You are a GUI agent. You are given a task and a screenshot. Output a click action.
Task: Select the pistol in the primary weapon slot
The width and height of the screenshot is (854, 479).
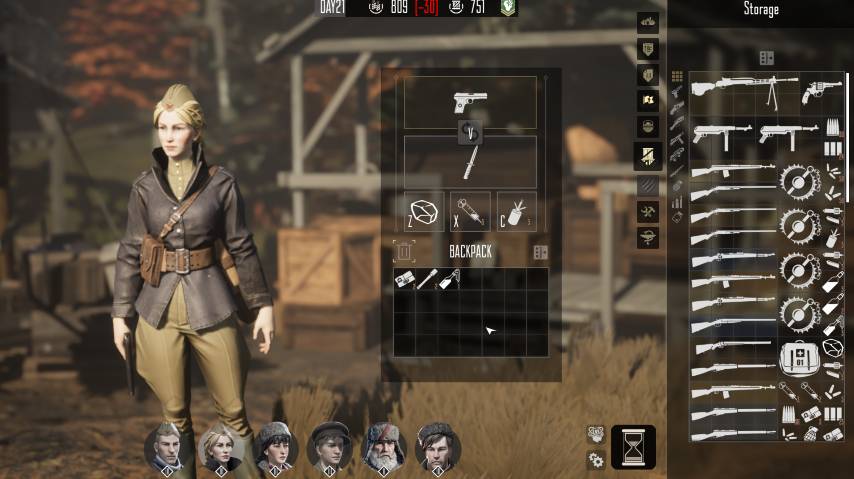point(469,103)
